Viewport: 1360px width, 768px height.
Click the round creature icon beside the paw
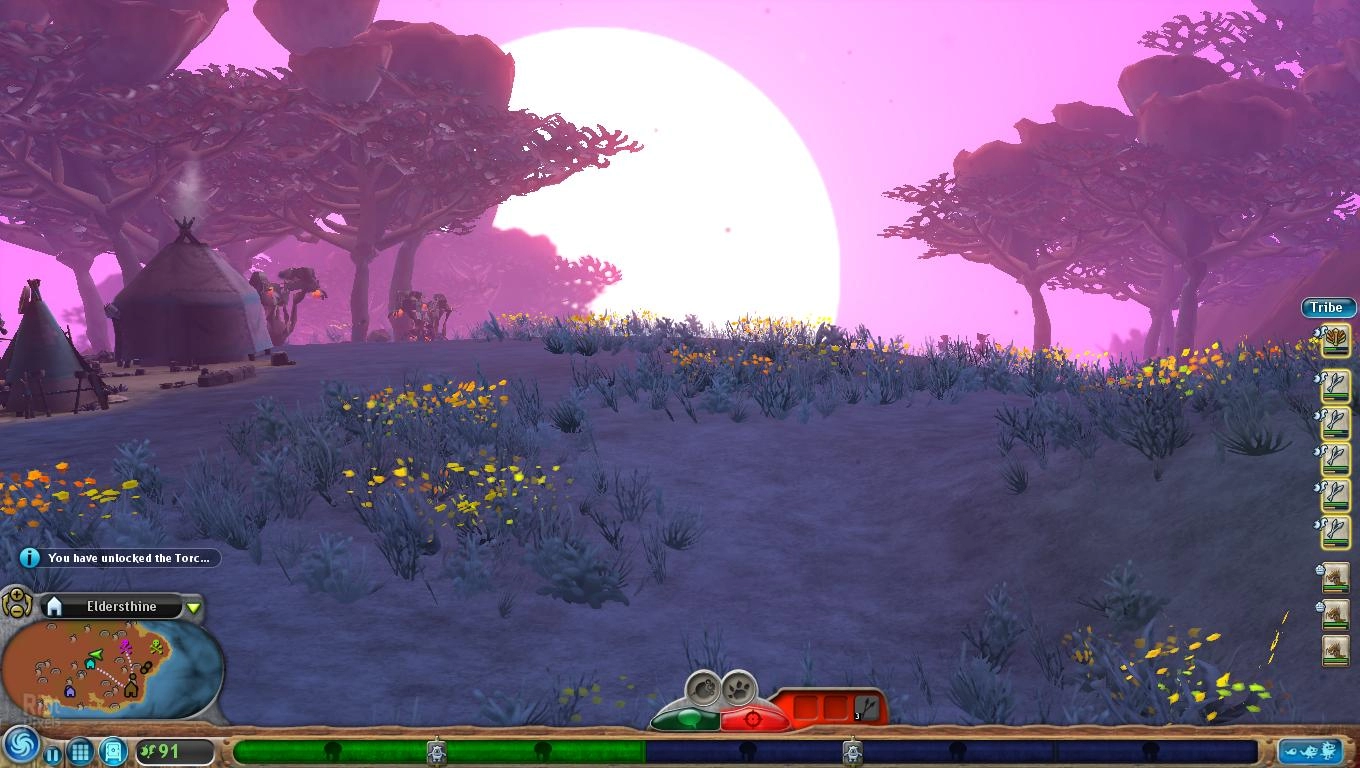[x=704, y=688]
